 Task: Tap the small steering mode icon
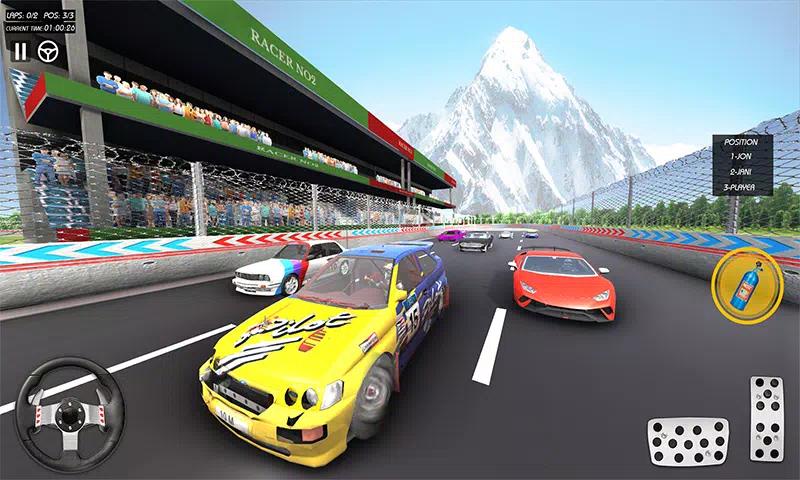point(48,51)
